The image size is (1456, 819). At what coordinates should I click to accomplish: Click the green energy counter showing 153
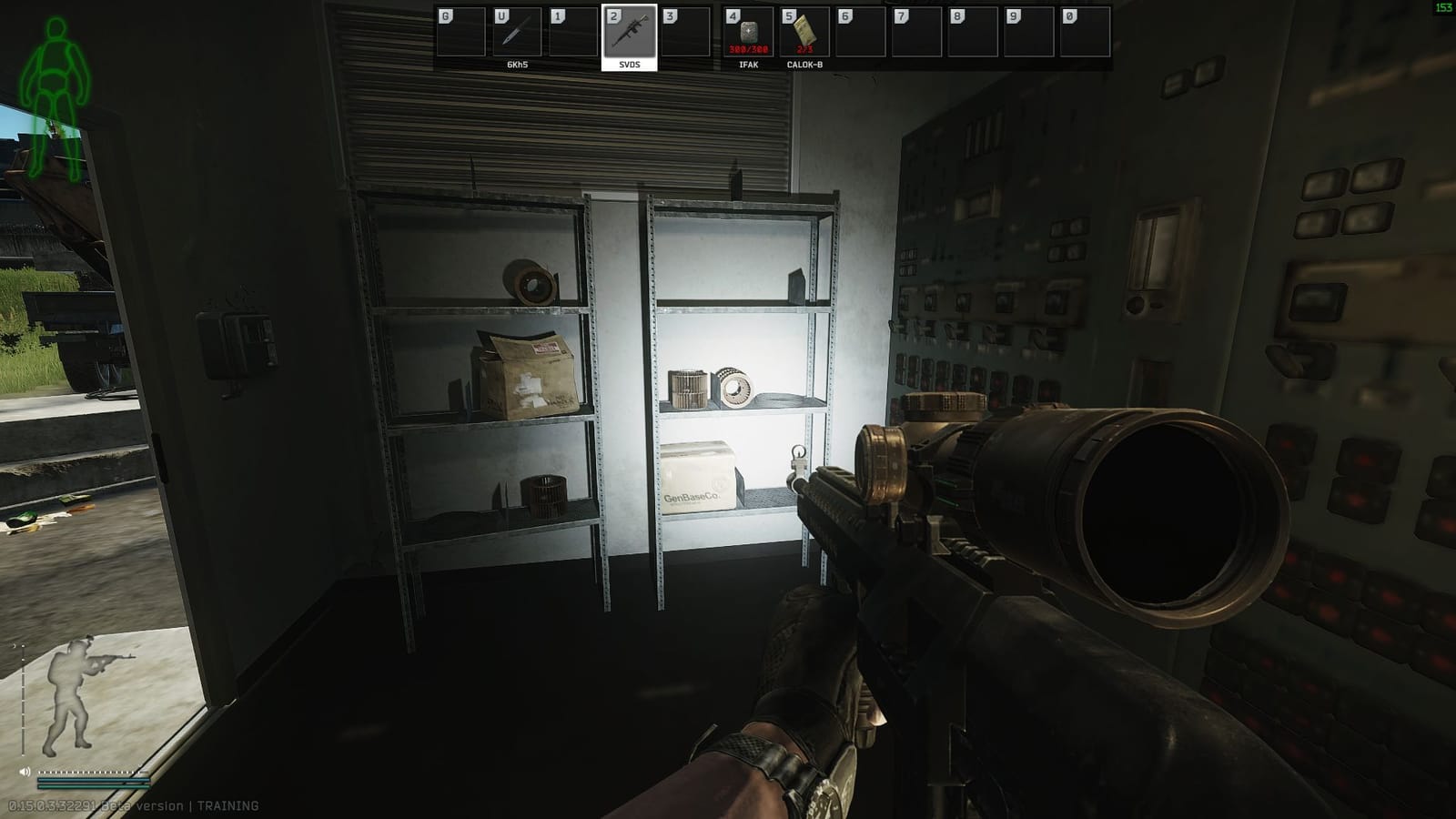(1442, 7)
